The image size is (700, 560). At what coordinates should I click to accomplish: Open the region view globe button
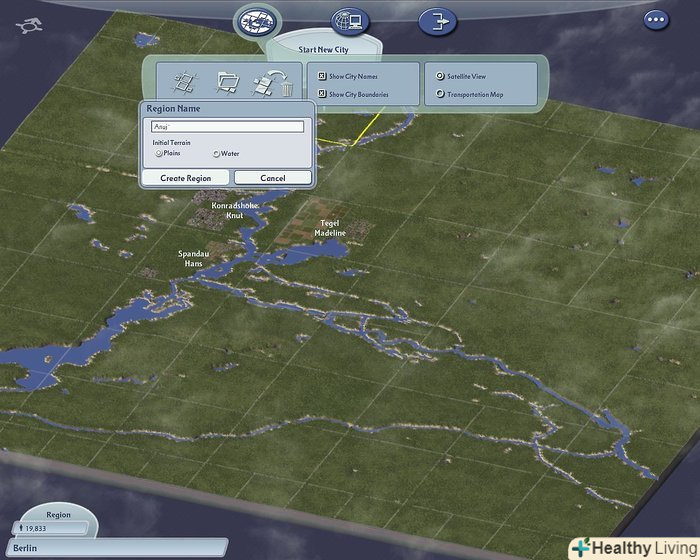pos(257,20)
